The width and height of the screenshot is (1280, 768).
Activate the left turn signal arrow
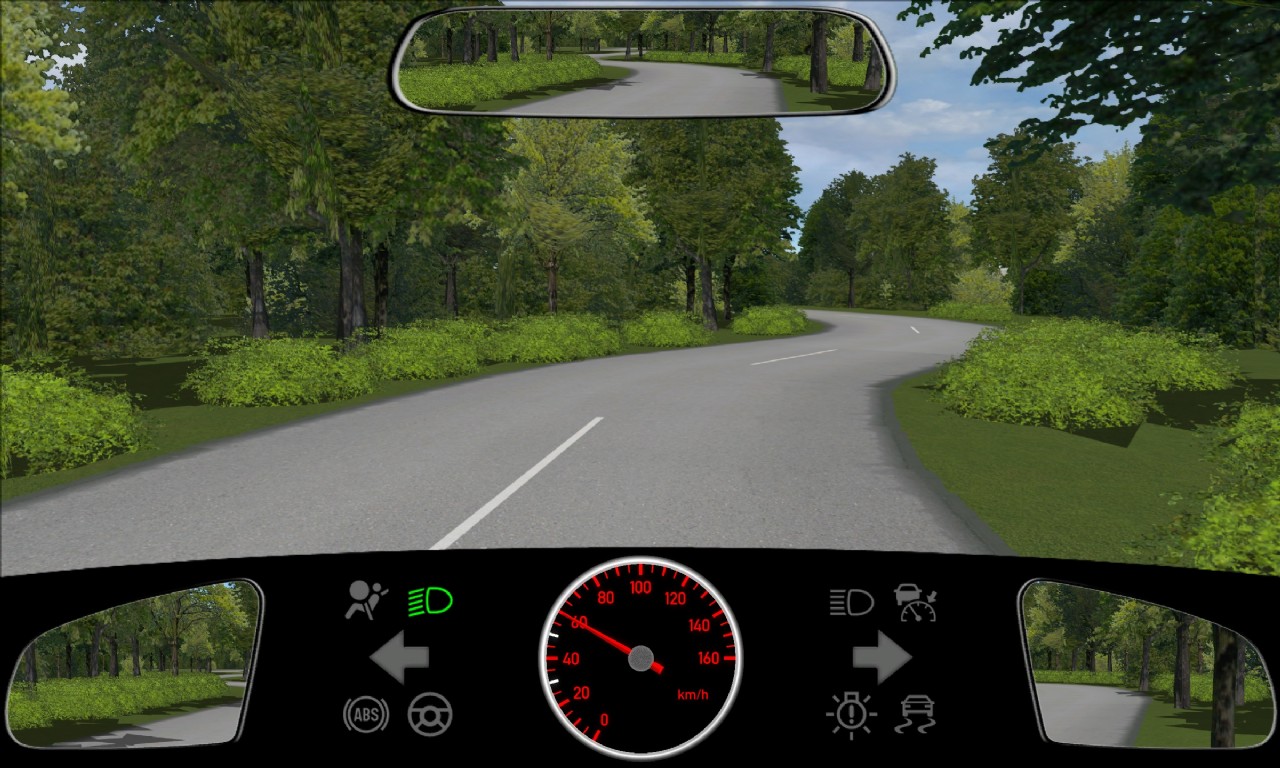click(400, 657)
